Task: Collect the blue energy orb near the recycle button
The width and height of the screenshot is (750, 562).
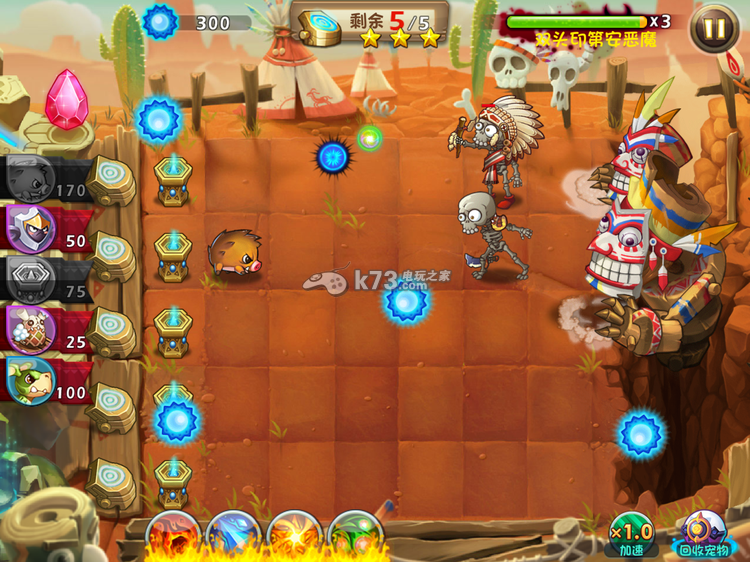Action: (640, 434)
